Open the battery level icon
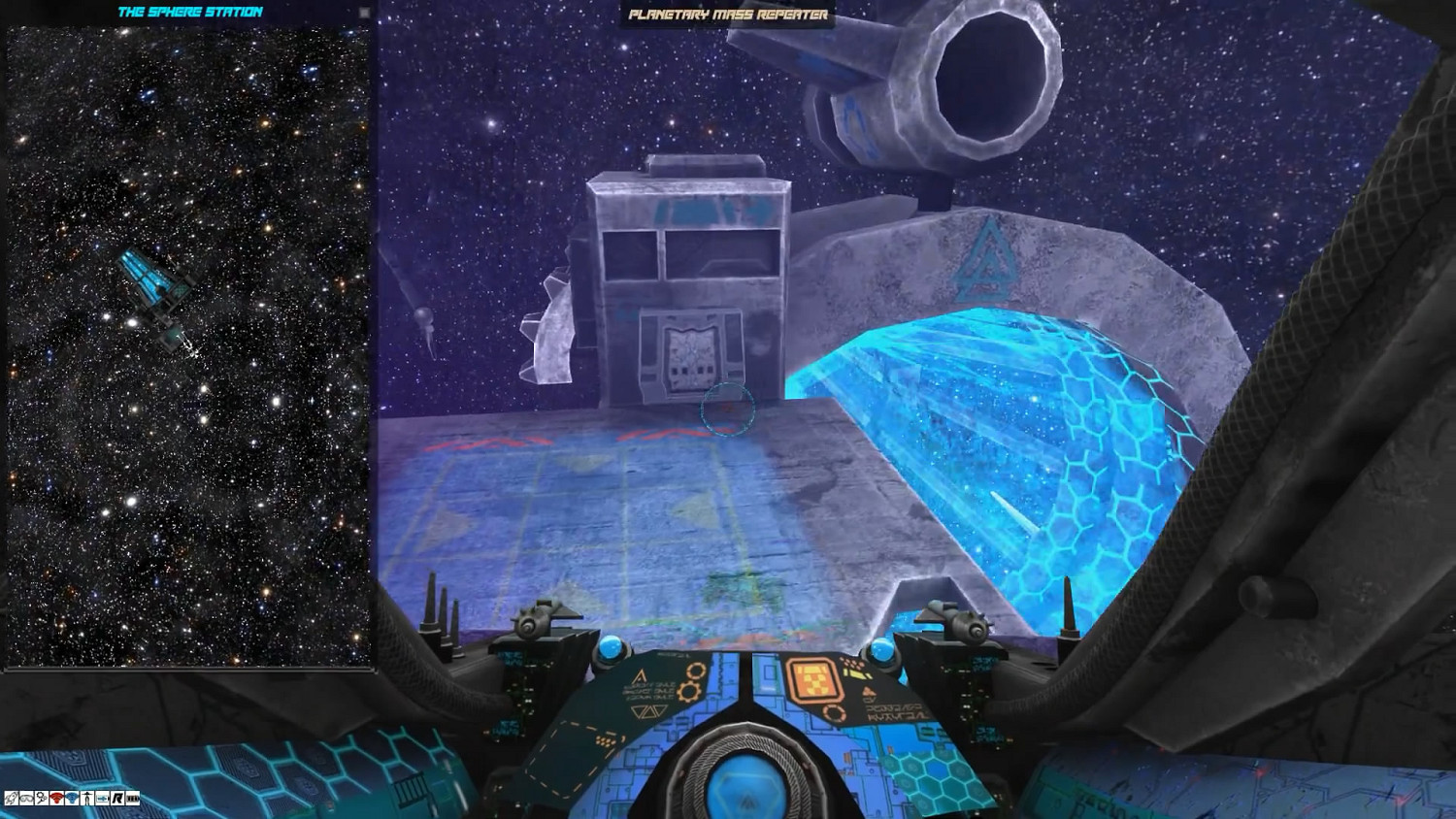 [x=132, y=800]
